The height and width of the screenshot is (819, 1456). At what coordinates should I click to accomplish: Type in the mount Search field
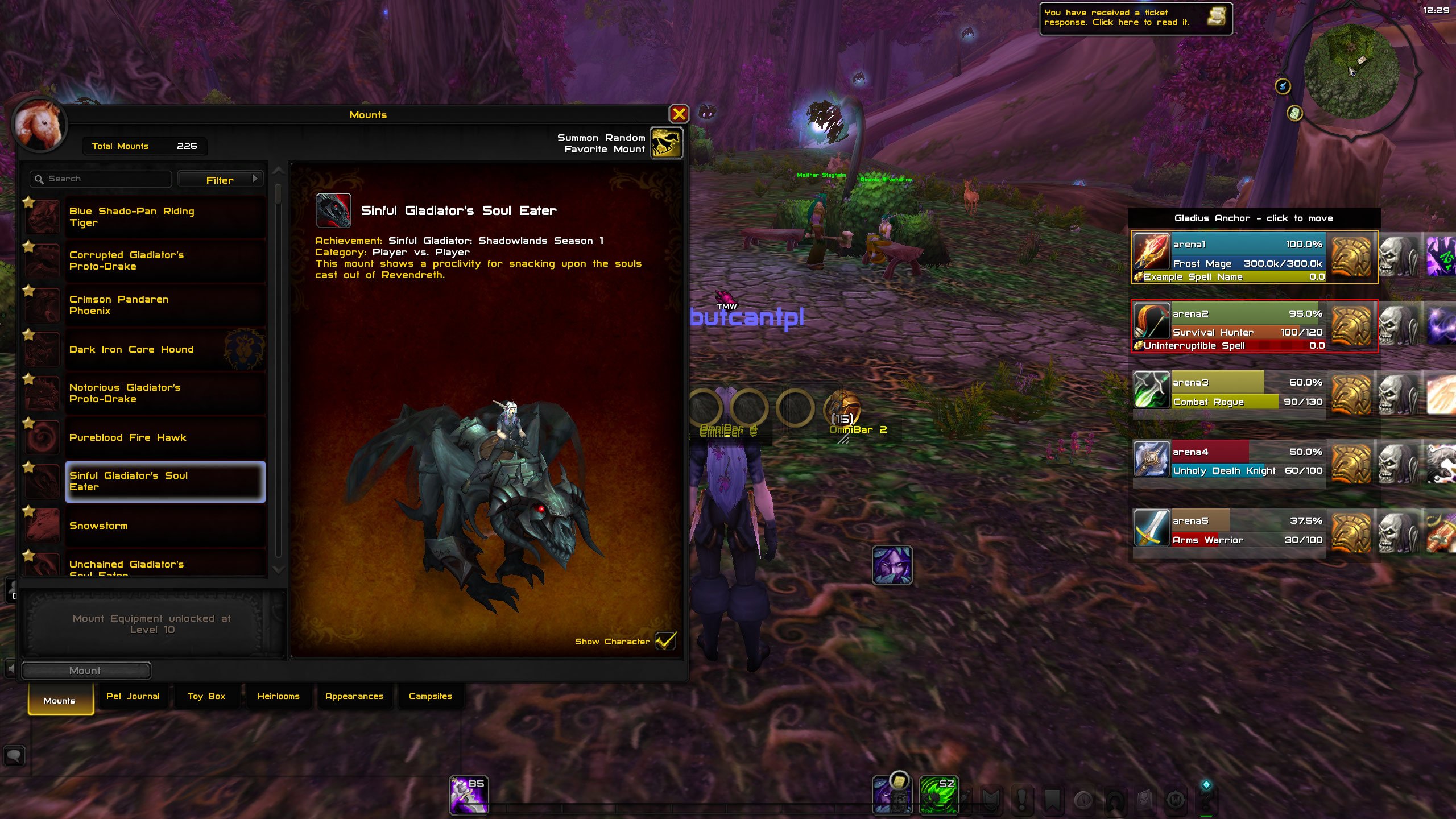coord(100,178)
